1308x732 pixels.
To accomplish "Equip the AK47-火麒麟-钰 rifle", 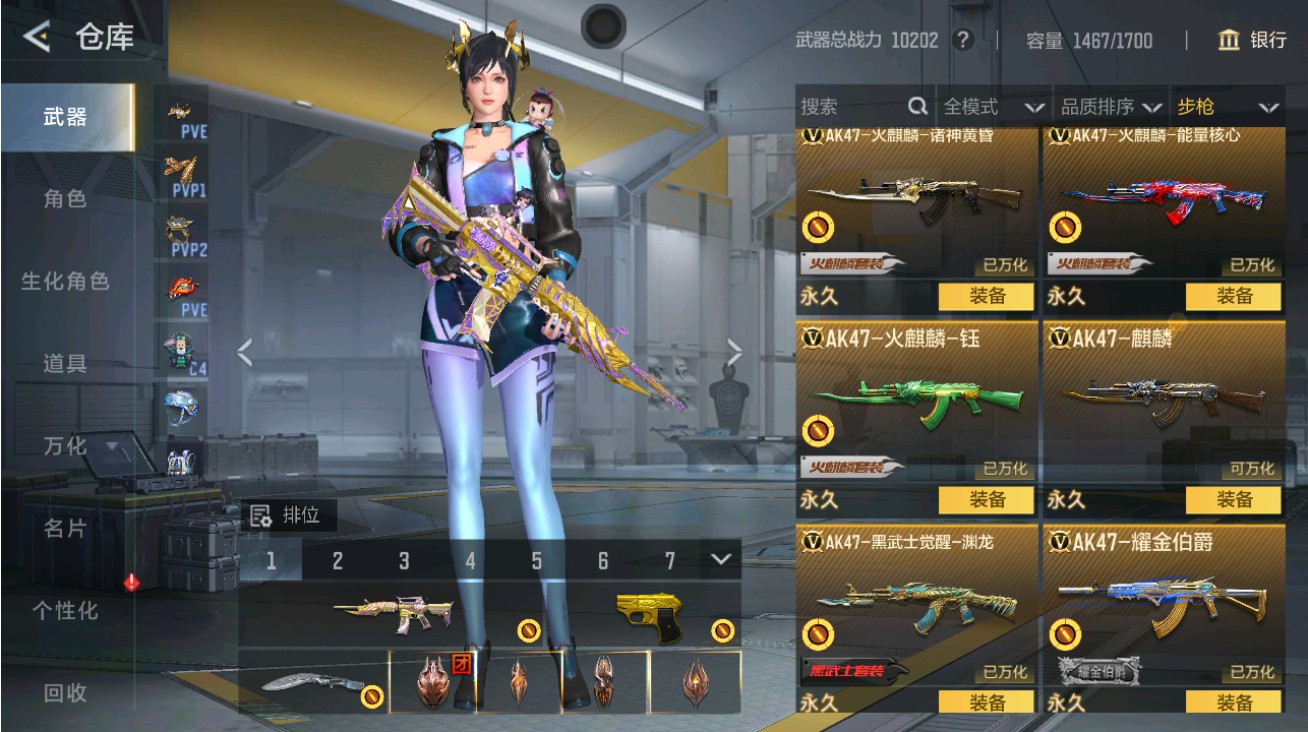I will (987, 499).
